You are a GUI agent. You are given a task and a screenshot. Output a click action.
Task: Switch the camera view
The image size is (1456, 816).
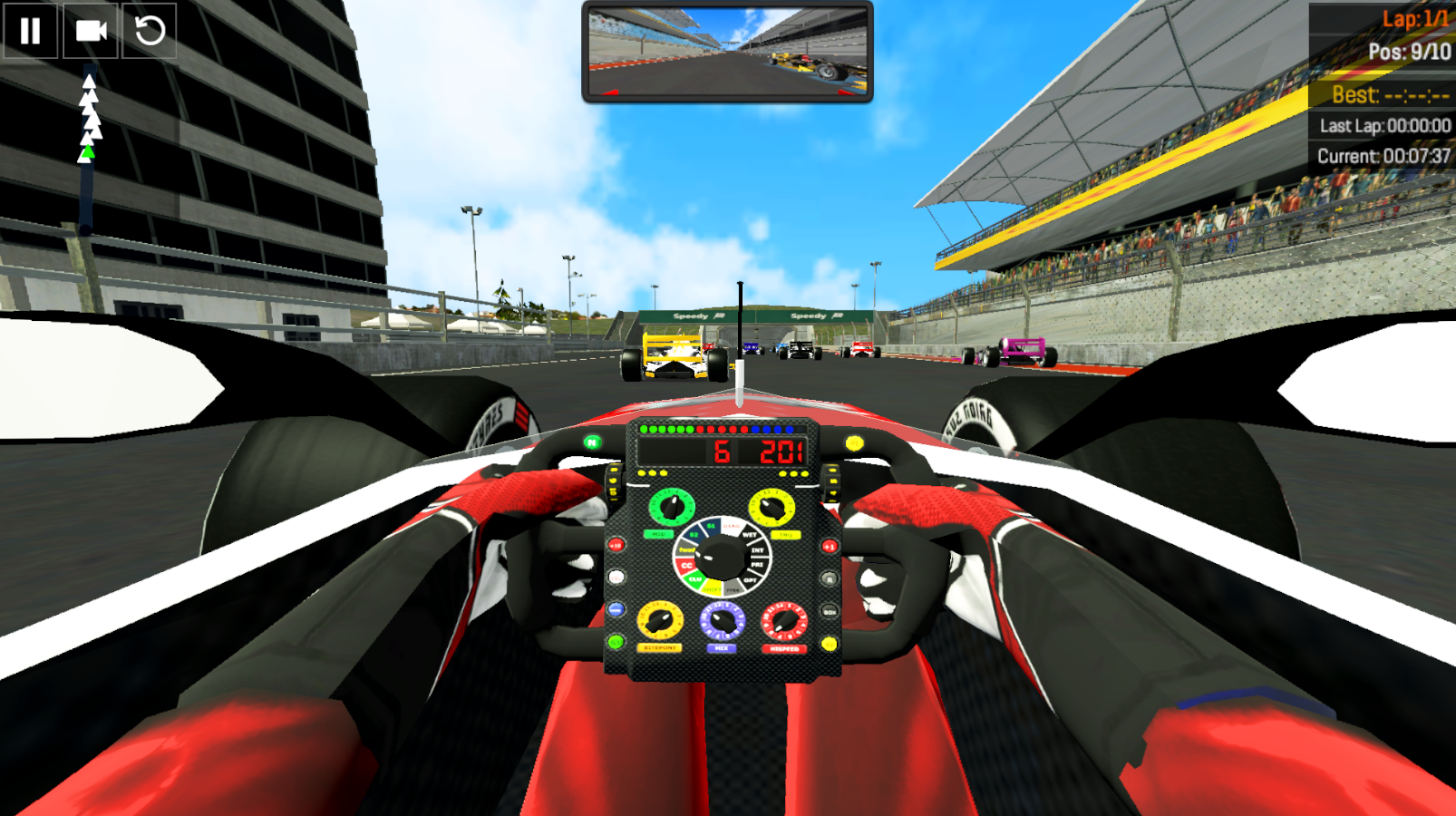(x=91, y=31)
